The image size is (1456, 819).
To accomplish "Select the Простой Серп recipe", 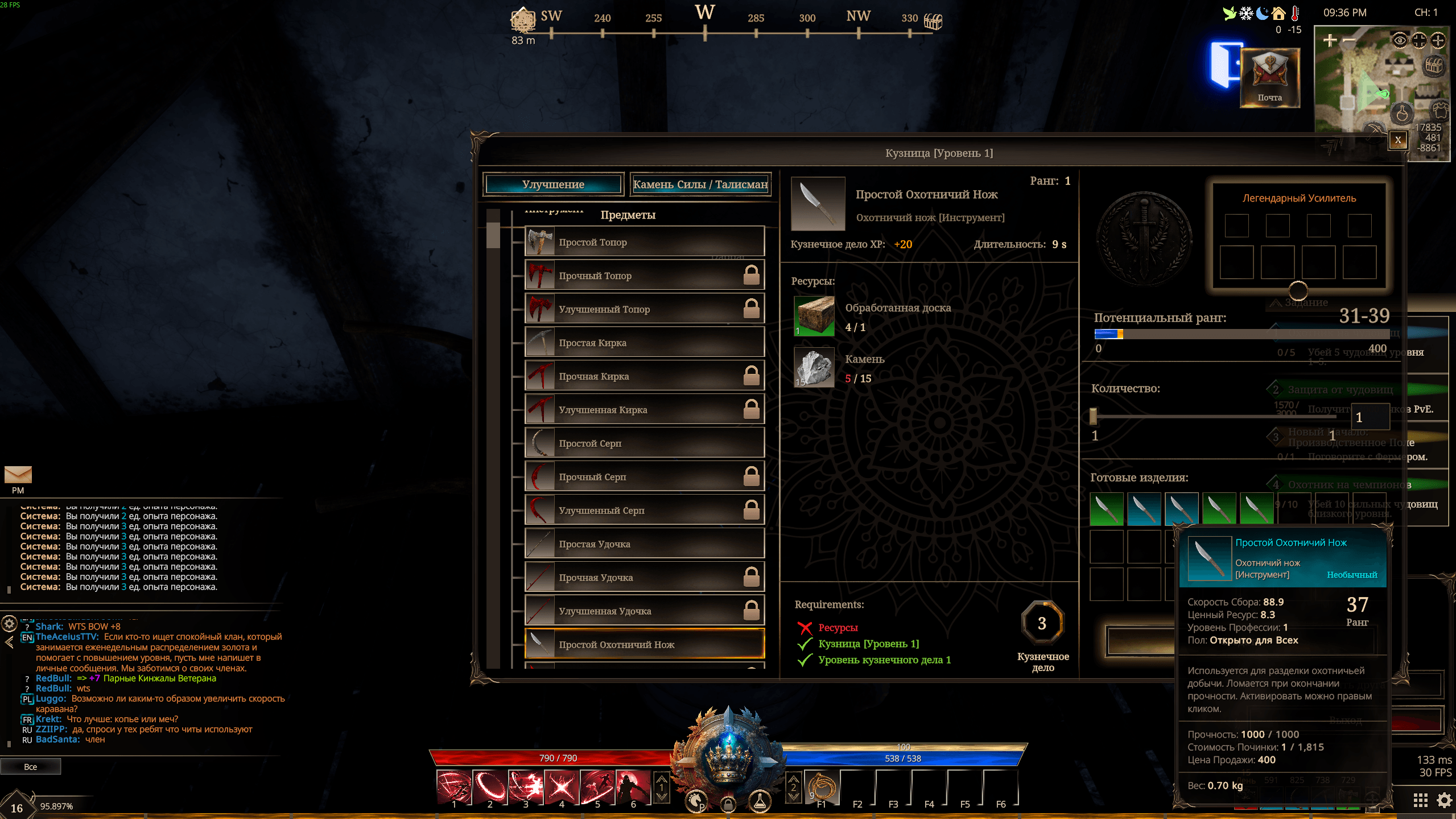I will (x=644, y=443).
